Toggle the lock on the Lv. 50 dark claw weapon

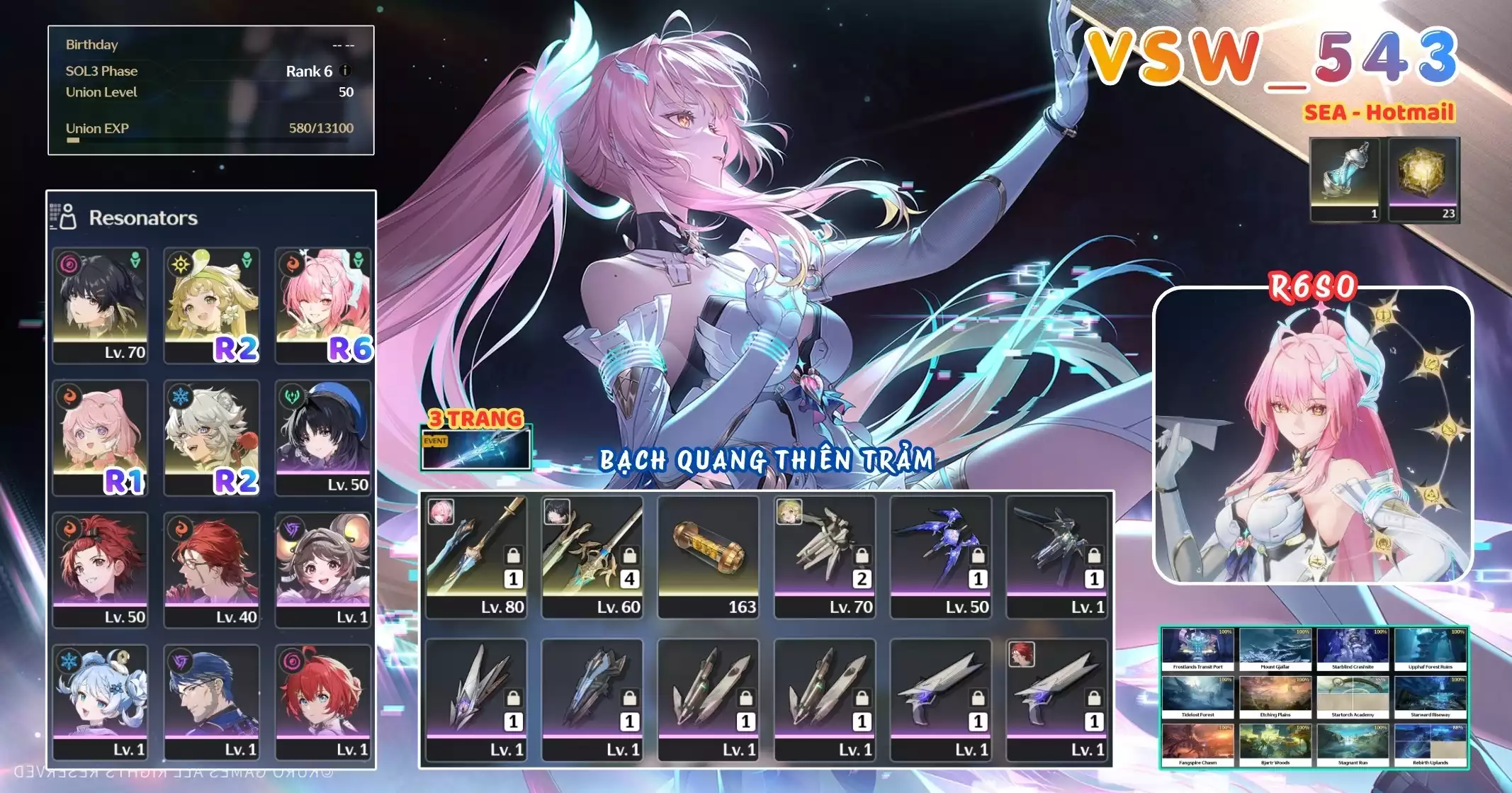978,556
